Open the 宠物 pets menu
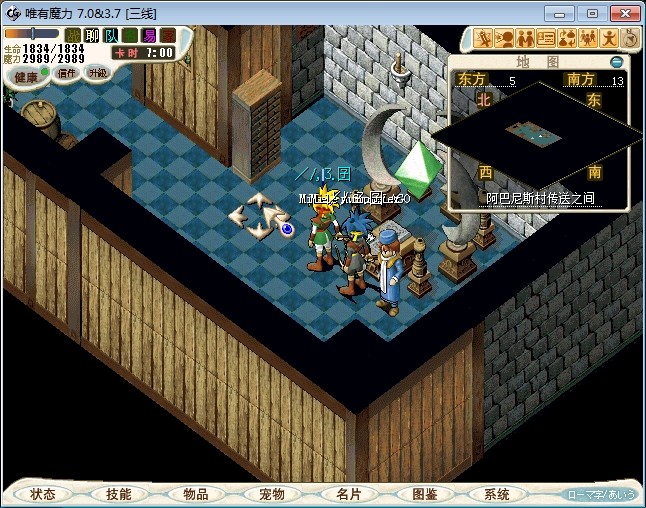The height and width of the screenshot is (508, 646). tap(271, 494)
